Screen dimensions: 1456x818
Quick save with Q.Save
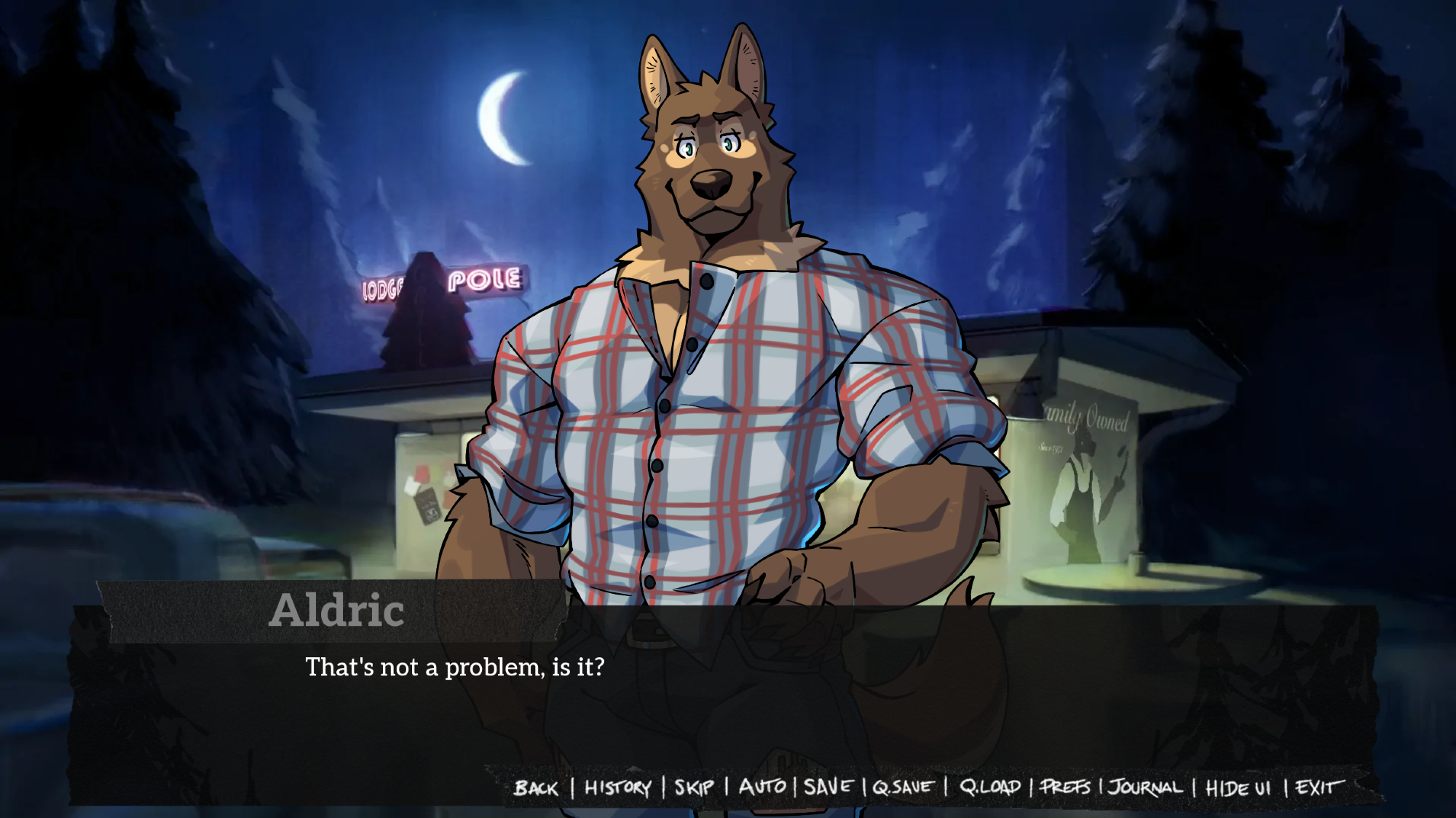click(903, 787)
